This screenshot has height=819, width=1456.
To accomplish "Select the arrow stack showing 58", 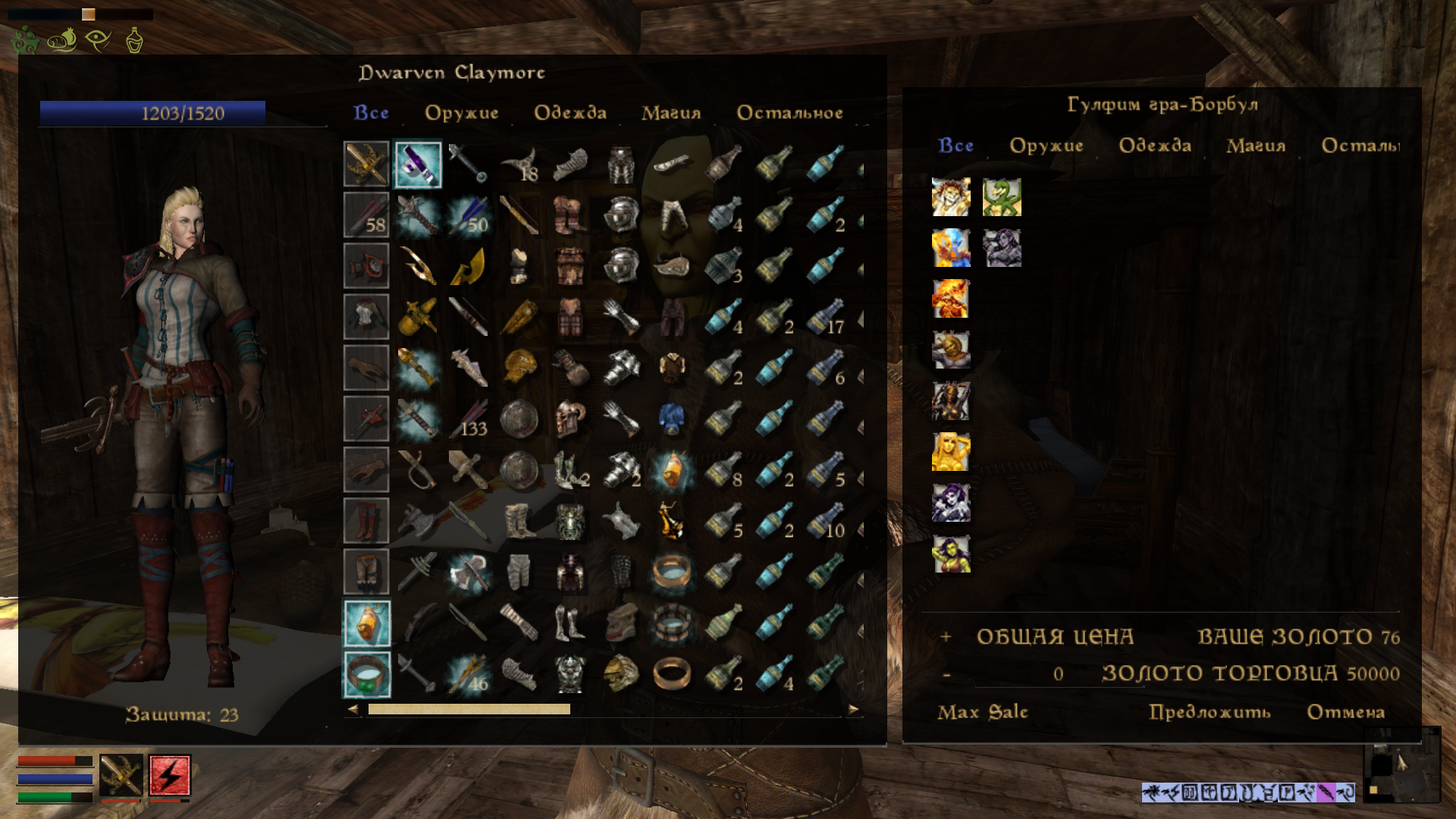I will [x=366, y=215].
